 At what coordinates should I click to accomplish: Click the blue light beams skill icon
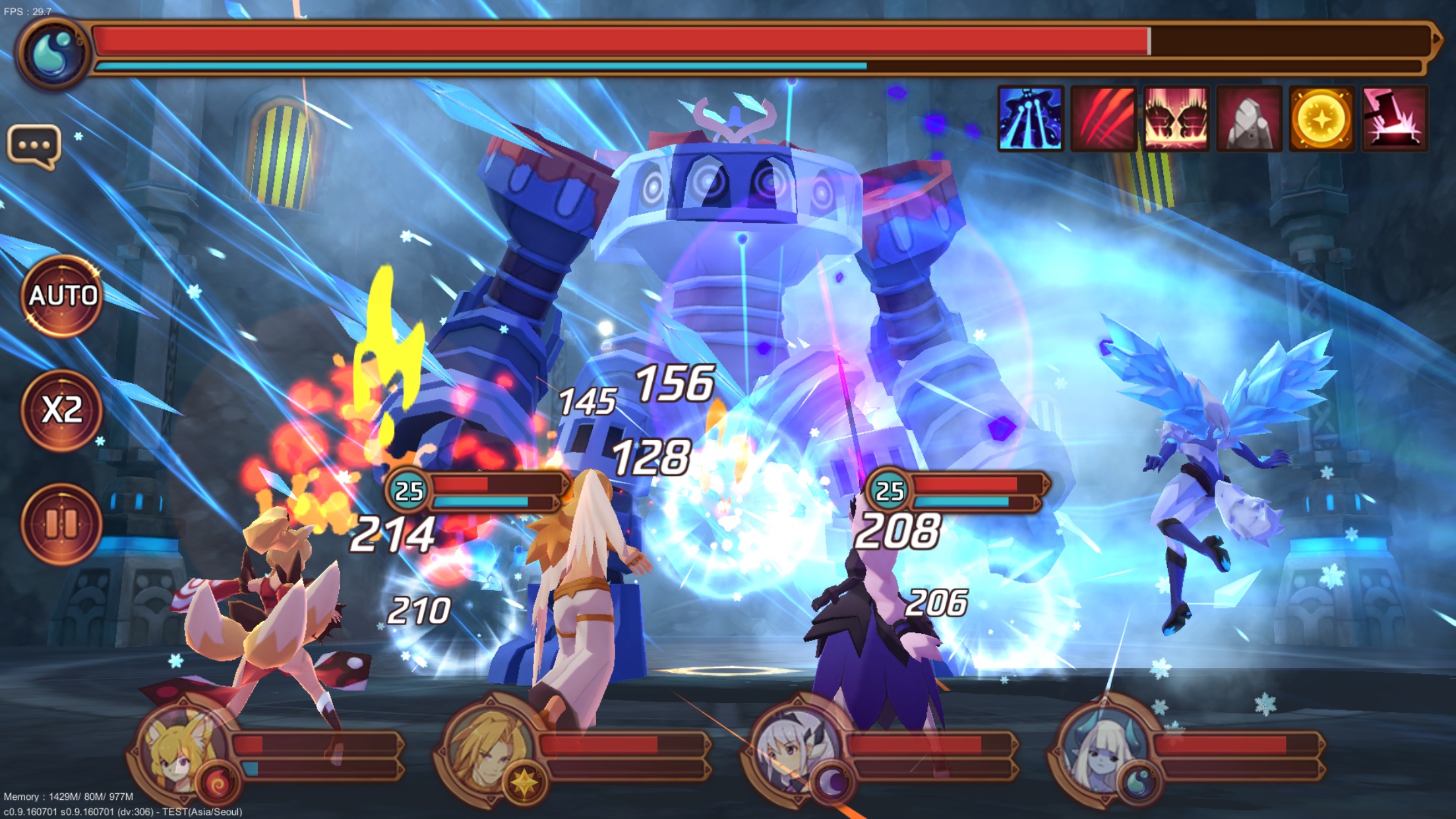coord(1030,119)
